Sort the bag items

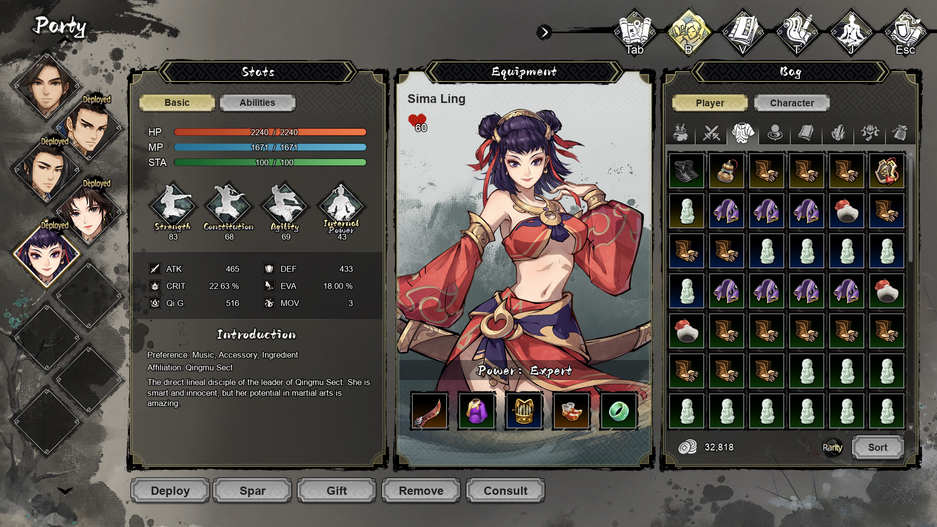[877, 448]
